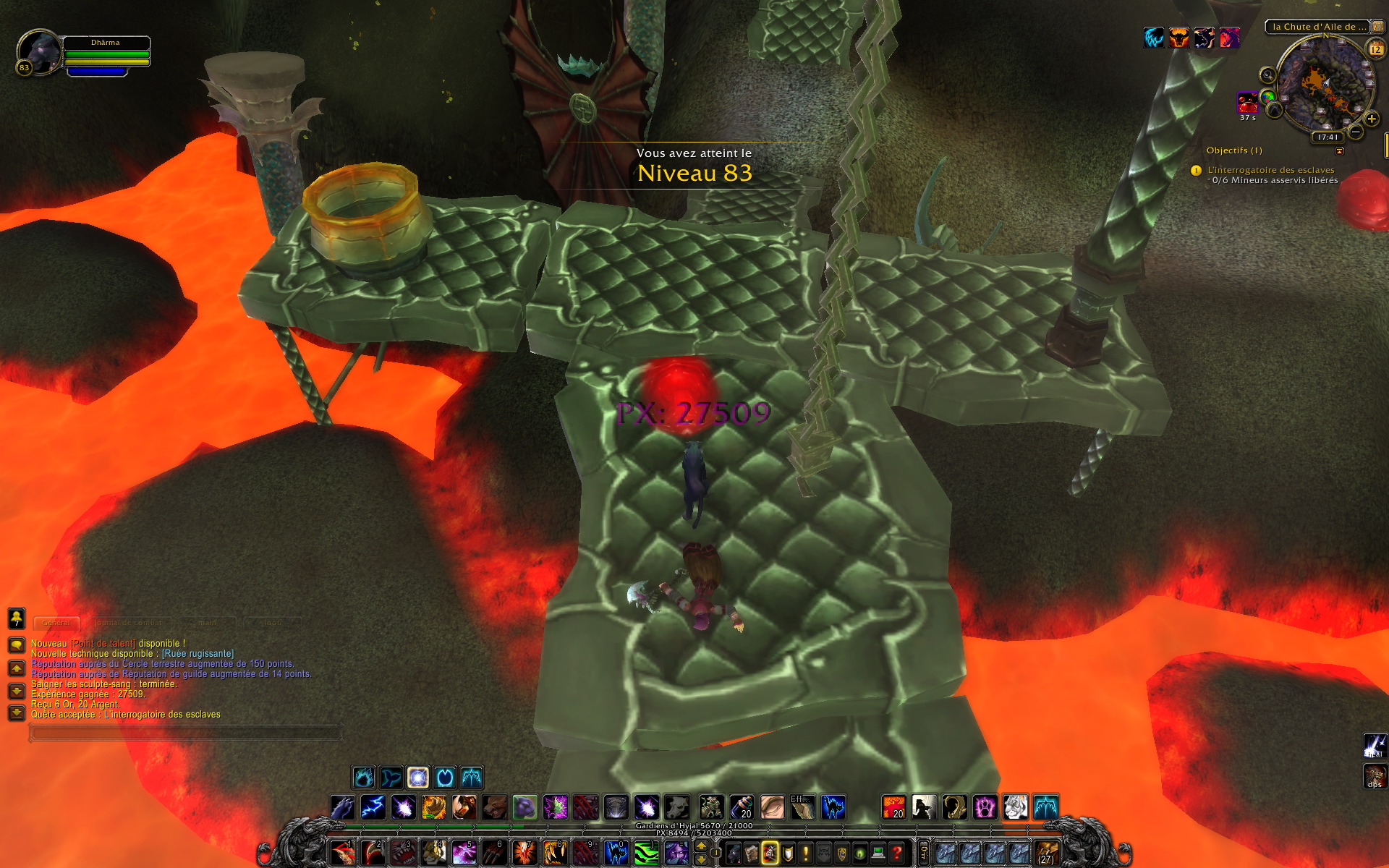1389x868 pixels.
Task: Jump chat to the bottom
Action: [16, 713]
